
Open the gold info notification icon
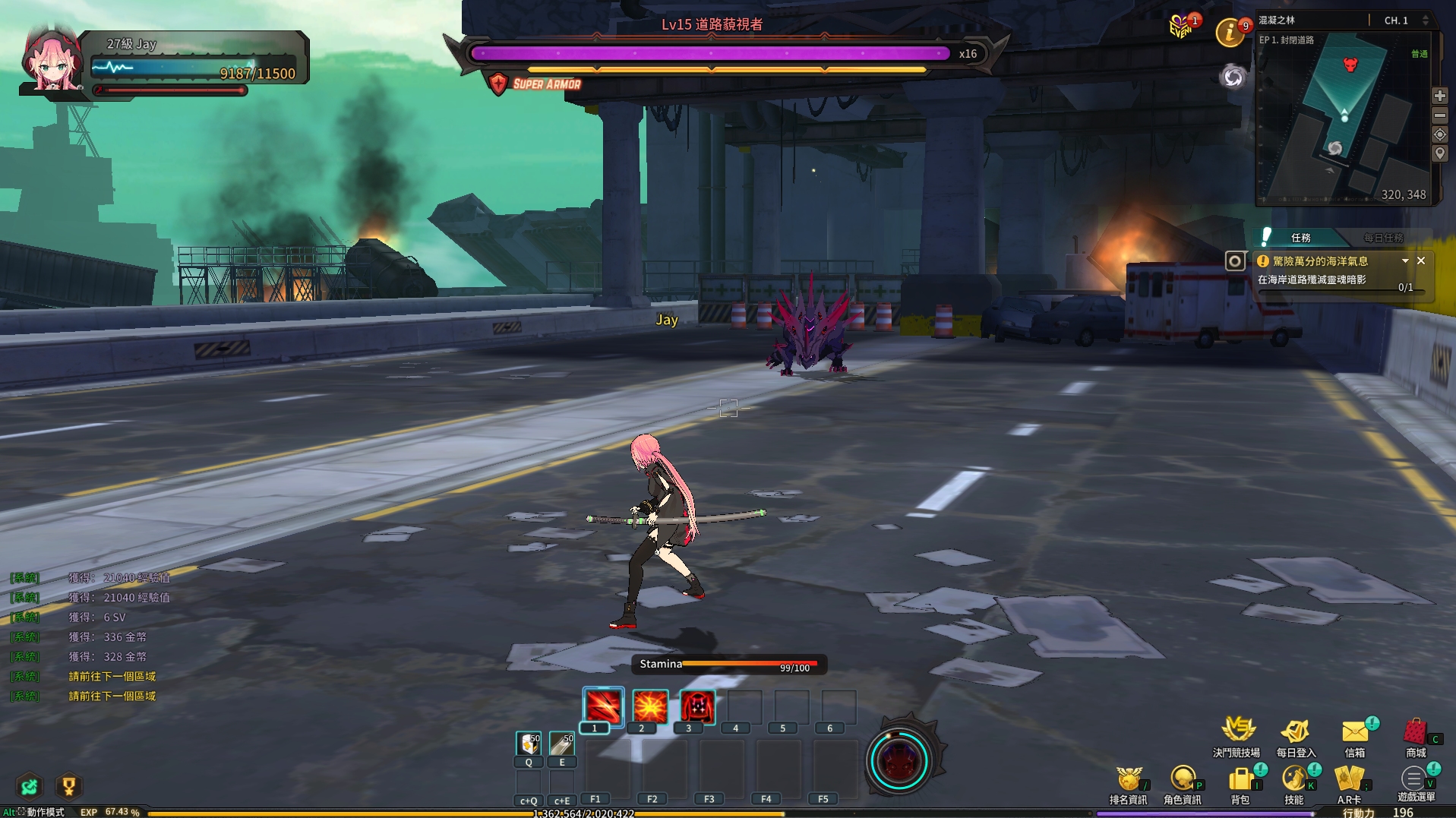coord(1230,33)
